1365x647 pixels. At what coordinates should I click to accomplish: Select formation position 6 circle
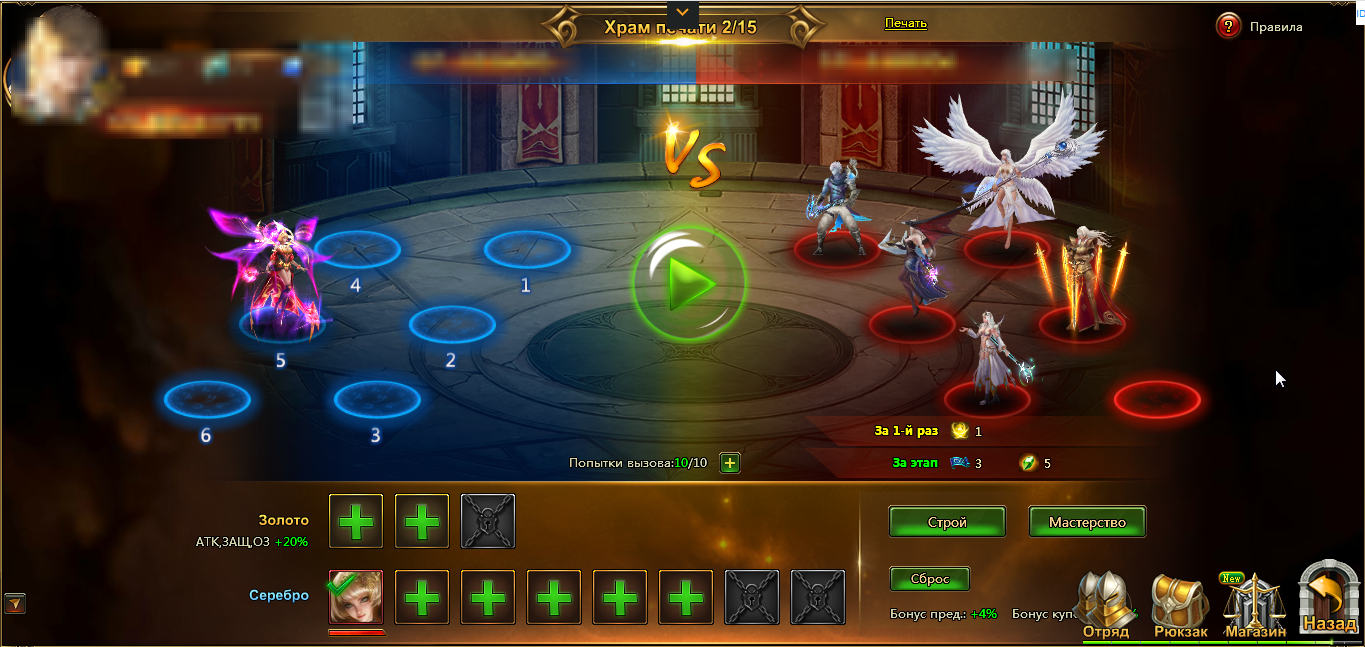point(207,399)
